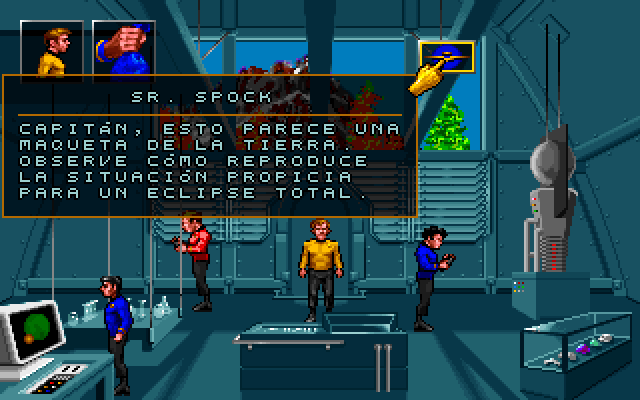
Task: Select the Kirk portrait icon
Action: [52, 49]
